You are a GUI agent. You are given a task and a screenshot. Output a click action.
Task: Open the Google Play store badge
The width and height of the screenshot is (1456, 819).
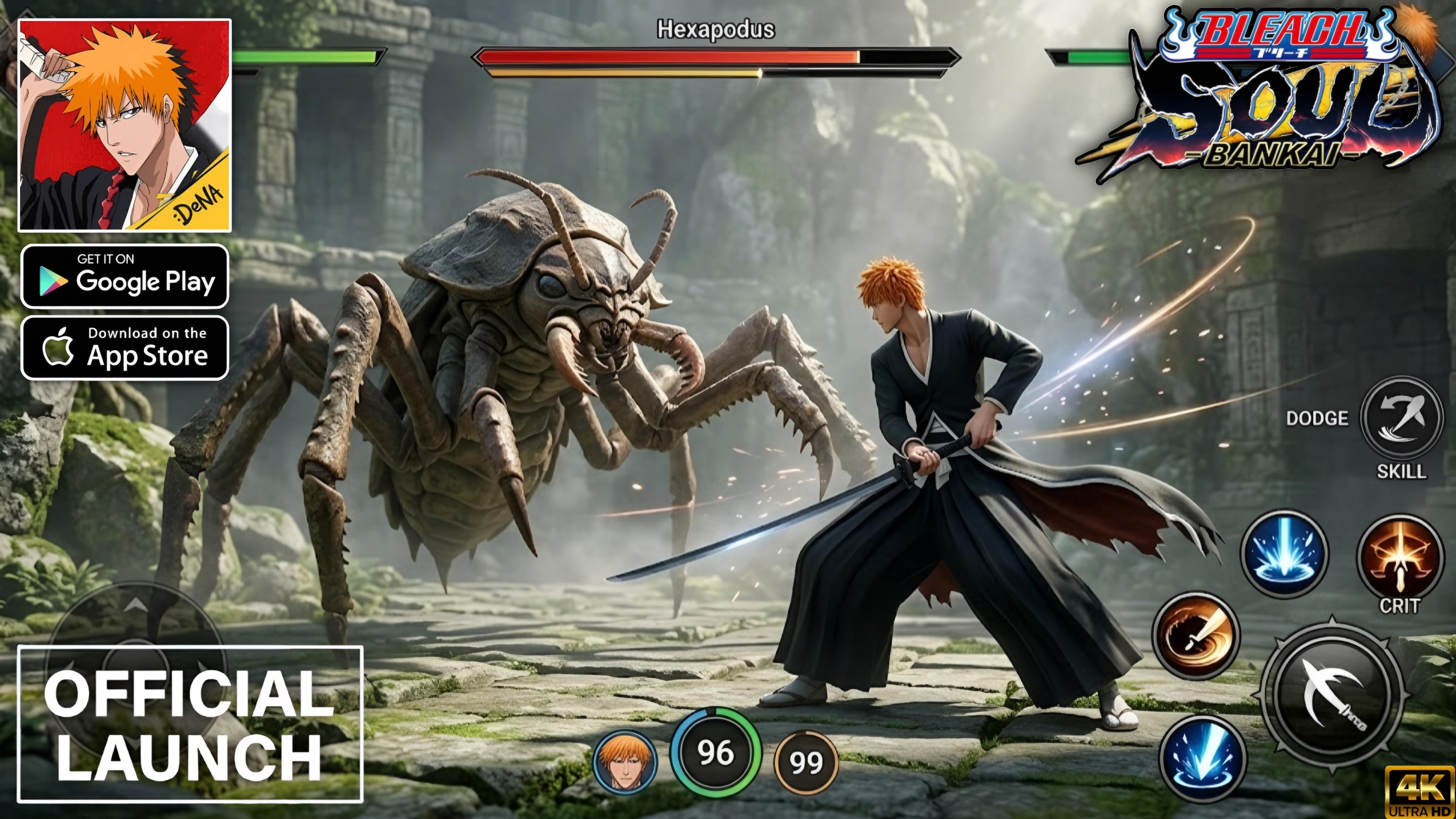click(x=124, y=278)
